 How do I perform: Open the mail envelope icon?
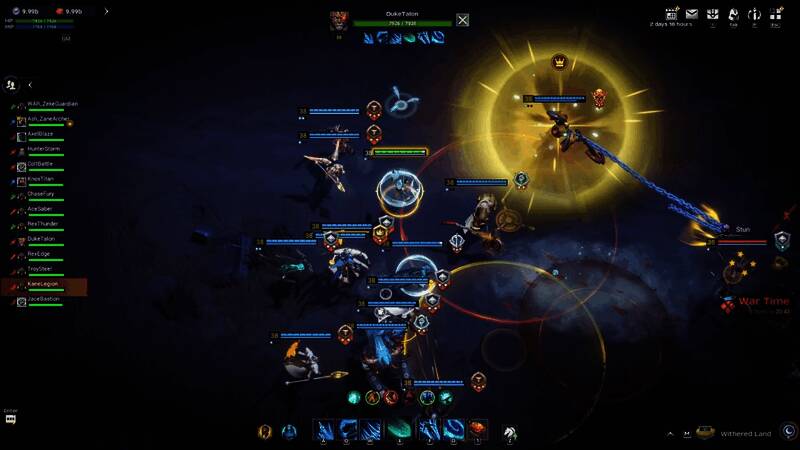point(691,14)
